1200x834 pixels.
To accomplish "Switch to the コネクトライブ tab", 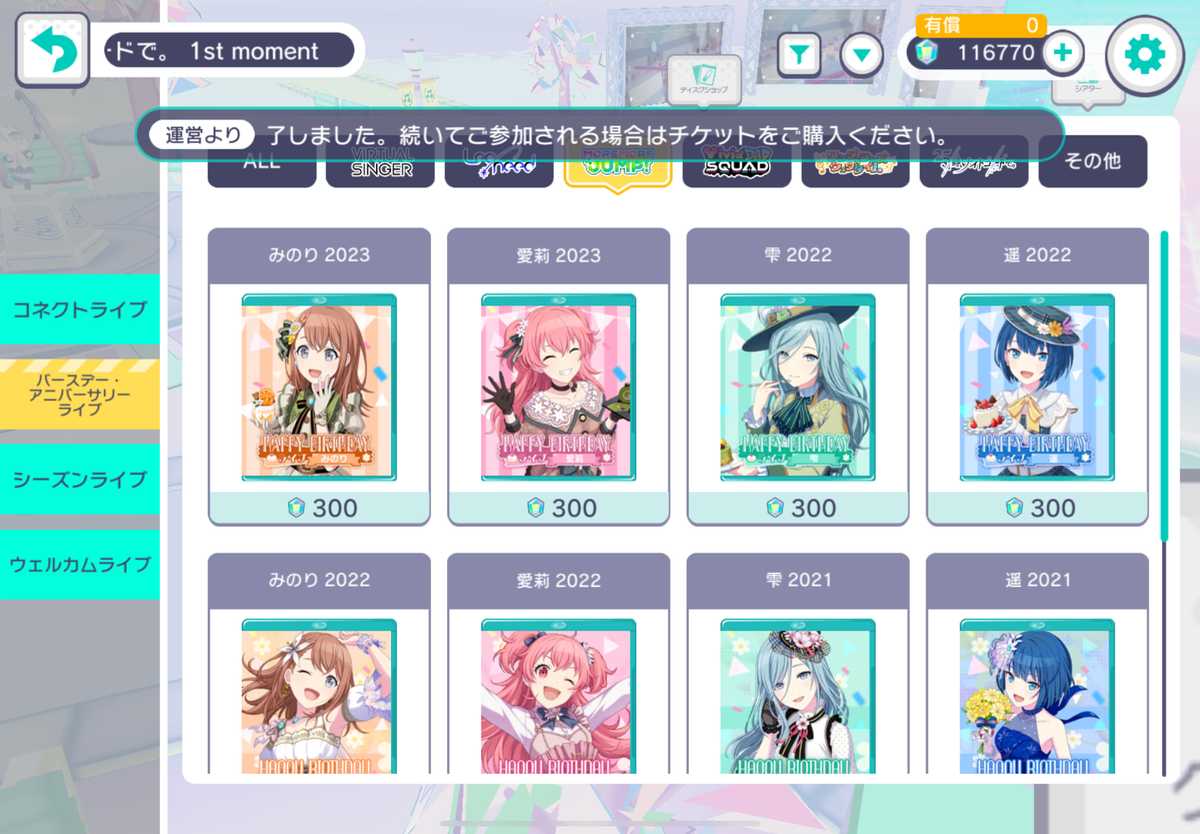I will [80, 309].
